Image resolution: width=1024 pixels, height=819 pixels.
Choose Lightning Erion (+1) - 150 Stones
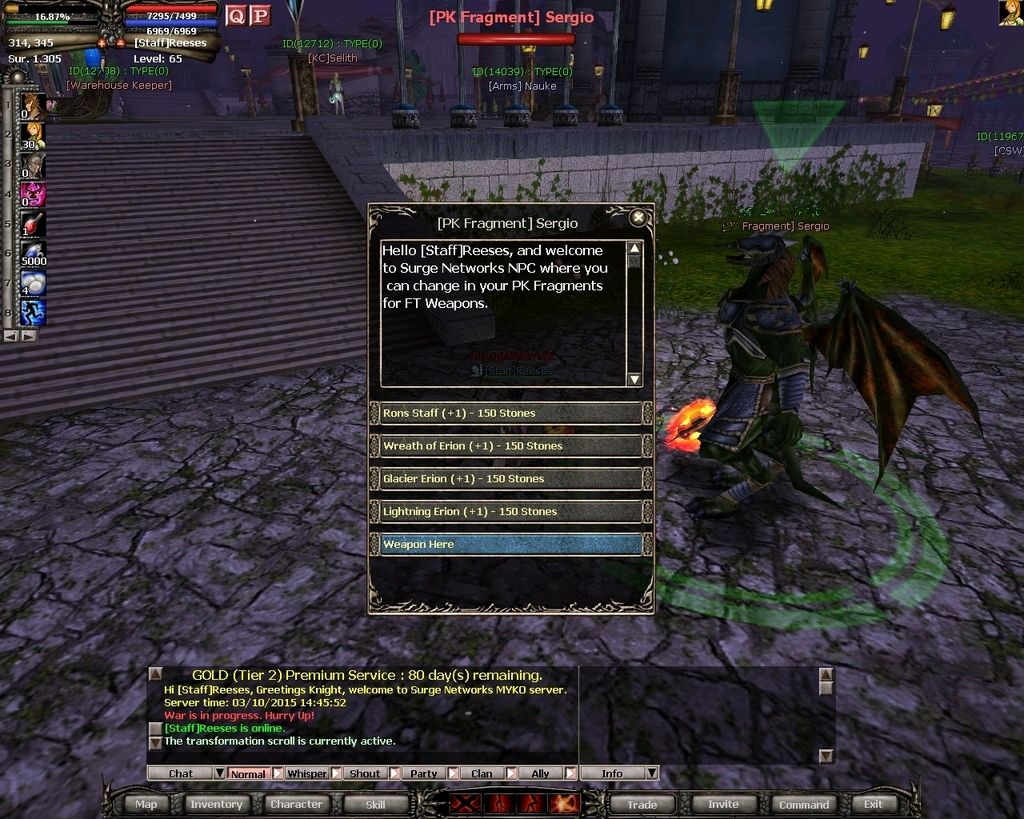pos(510,512)
